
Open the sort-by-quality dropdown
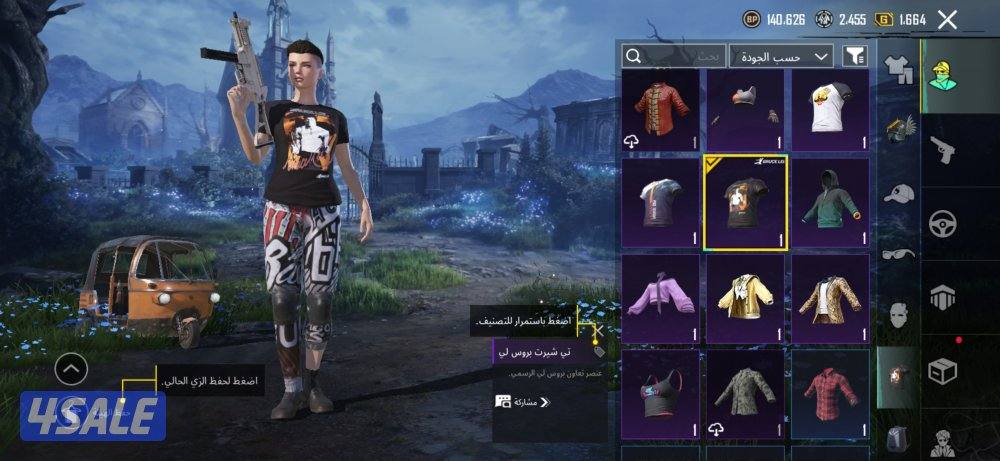[x=780, y=56]
